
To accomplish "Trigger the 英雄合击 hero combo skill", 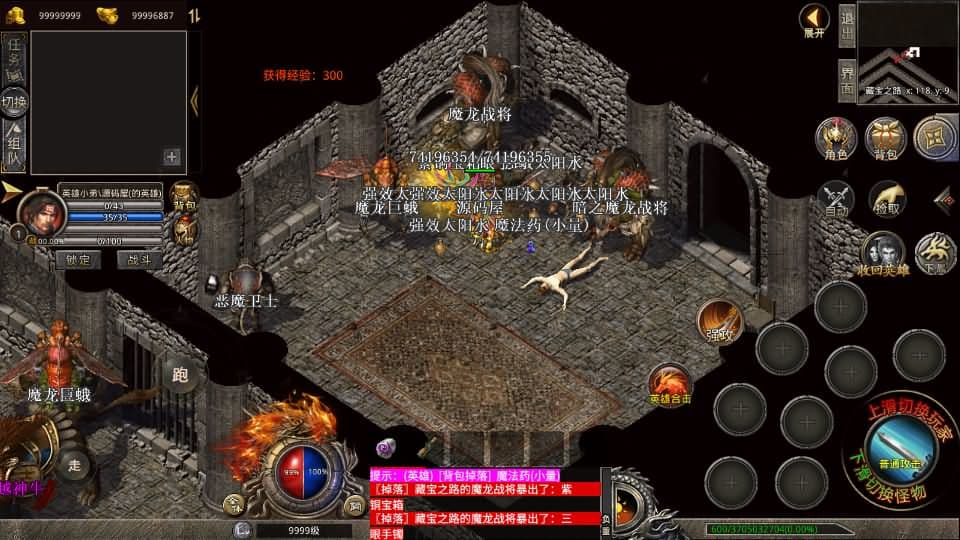I will [670, 384].
